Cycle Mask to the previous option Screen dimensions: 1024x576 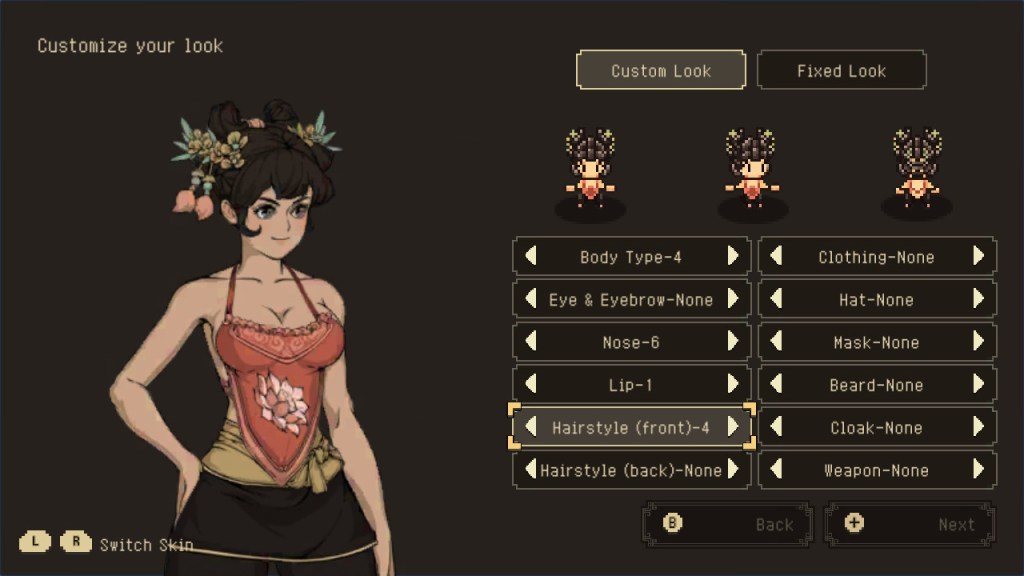(x=776, y=342)
